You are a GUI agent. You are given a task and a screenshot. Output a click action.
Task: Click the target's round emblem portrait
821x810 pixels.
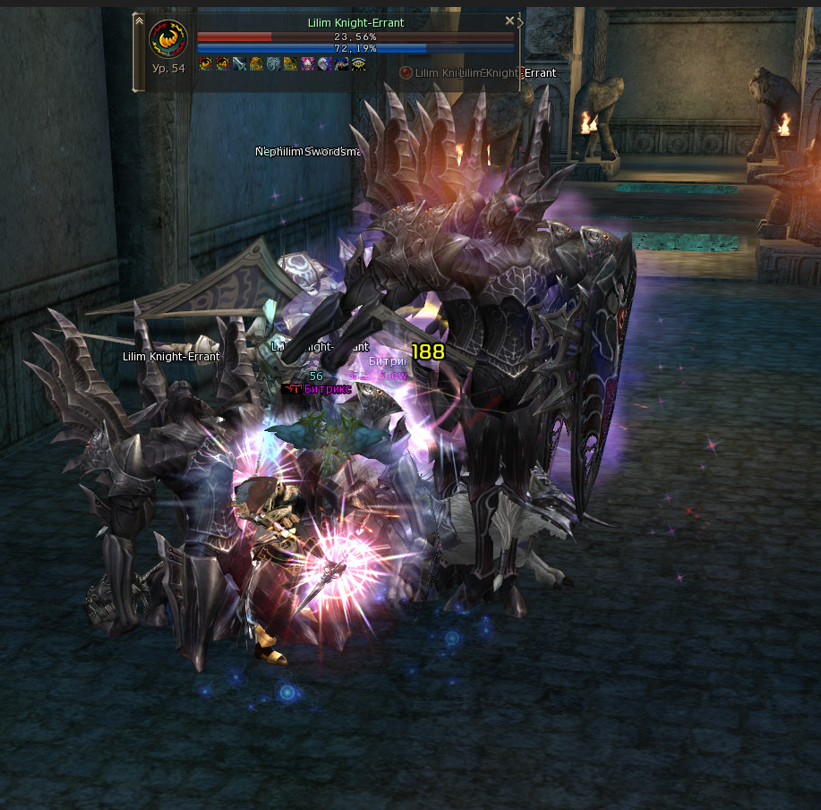click(x=168, y=39)
